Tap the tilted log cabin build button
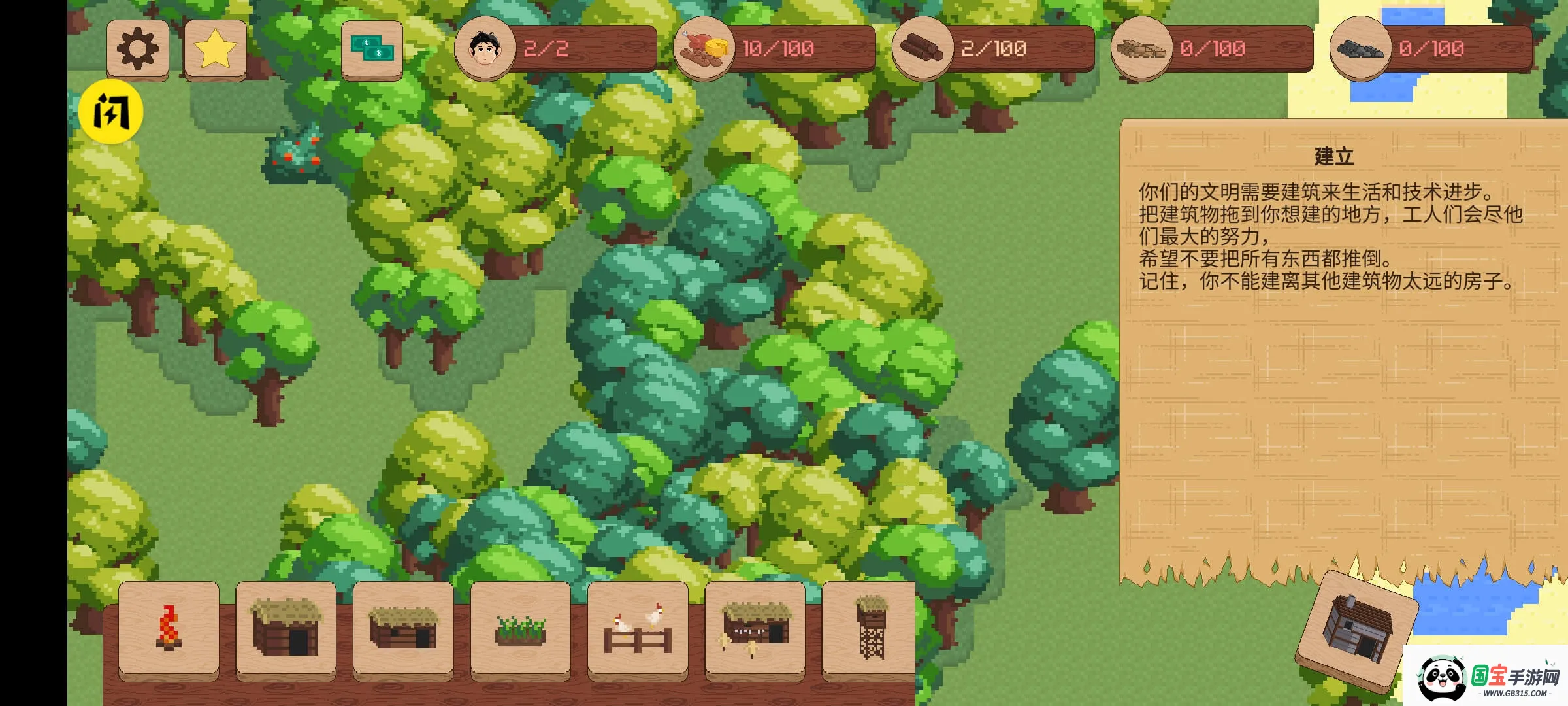The image size is (1568, 706). [x=1357, y=629]
